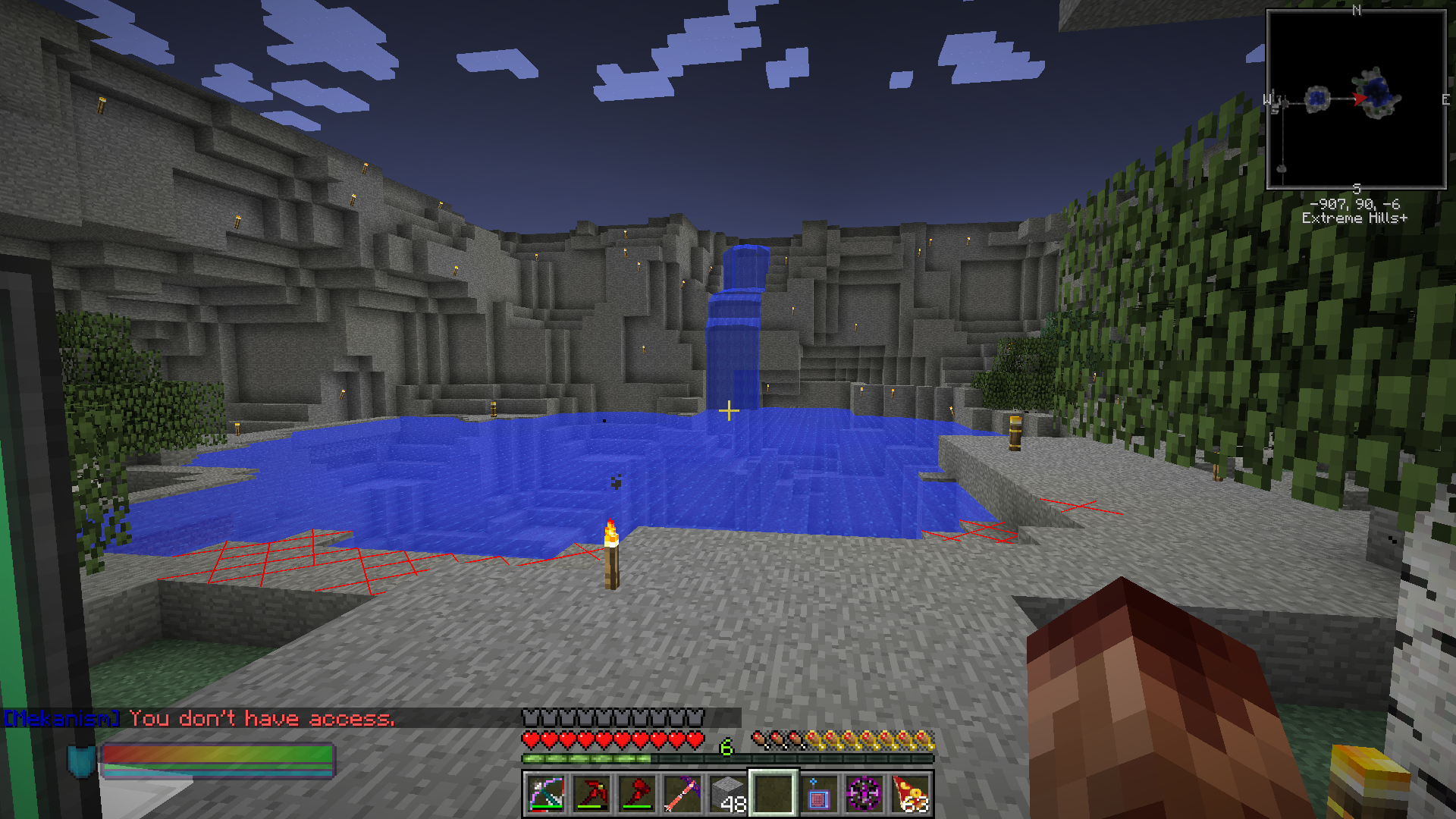Click the highlighted empty hotbar slot
Image resolution: width=1456 pixels, height=819 pixels.
[773, 794]
